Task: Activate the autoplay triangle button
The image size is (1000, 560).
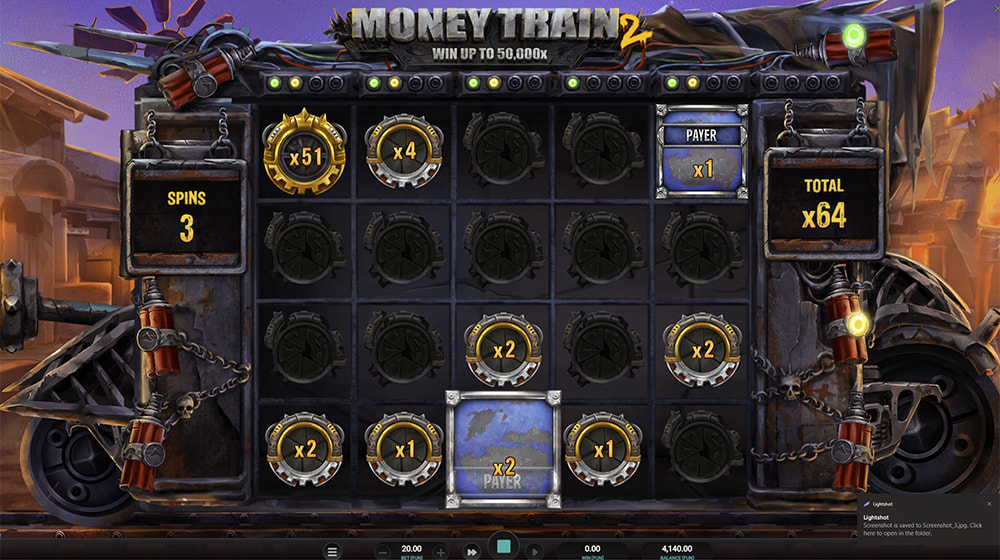Action: pyautogui.click(x=535, y=551)
